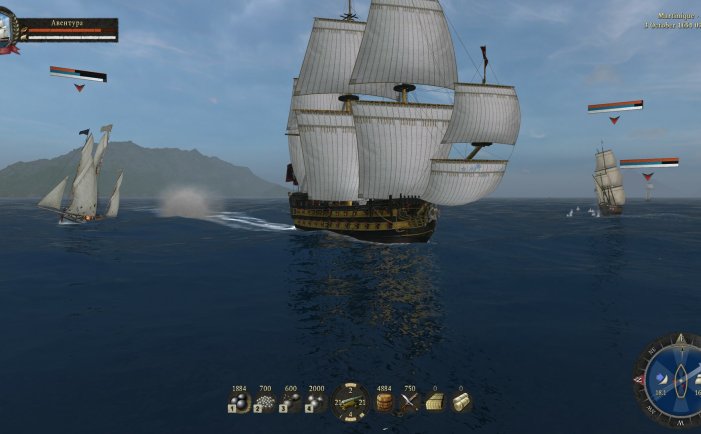The height and width of the screenshot is (434, 701).
Task: Select round cannonball ammo in slot 1
Action: 238,402
